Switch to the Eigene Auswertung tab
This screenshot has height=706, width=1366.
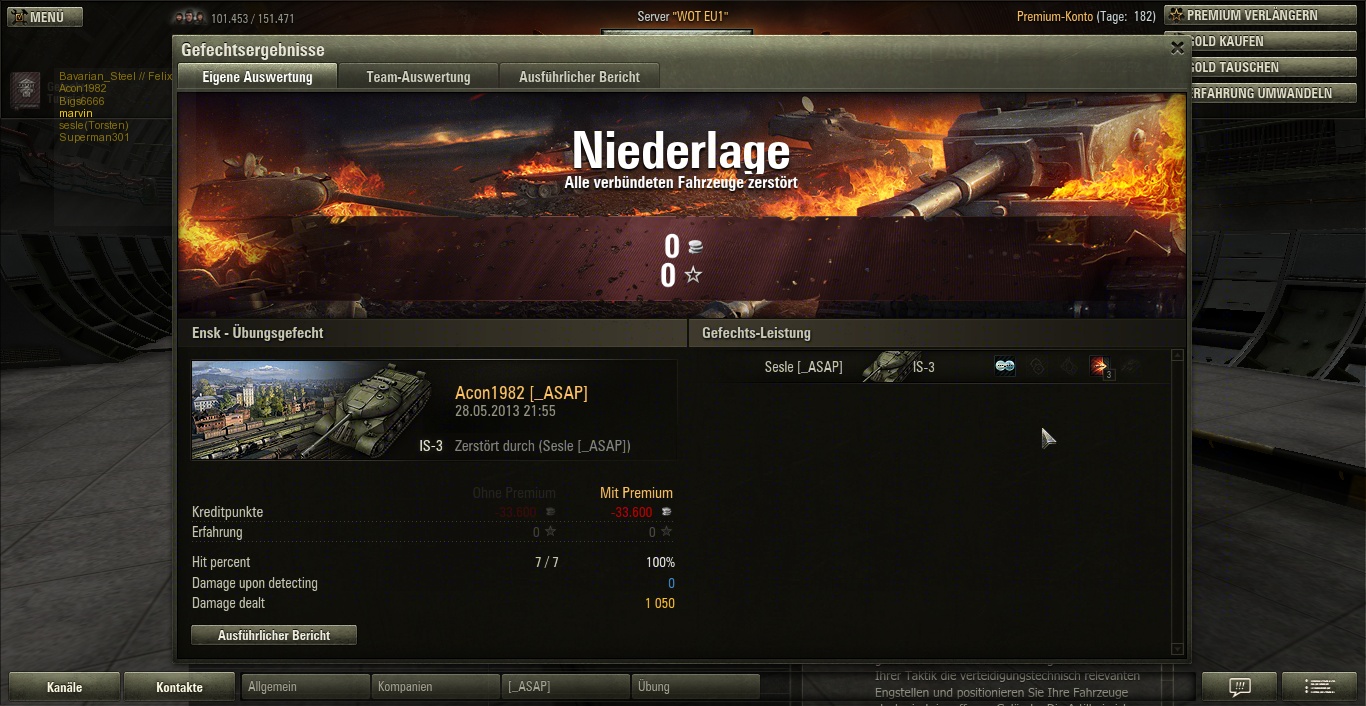coord(257,77)
